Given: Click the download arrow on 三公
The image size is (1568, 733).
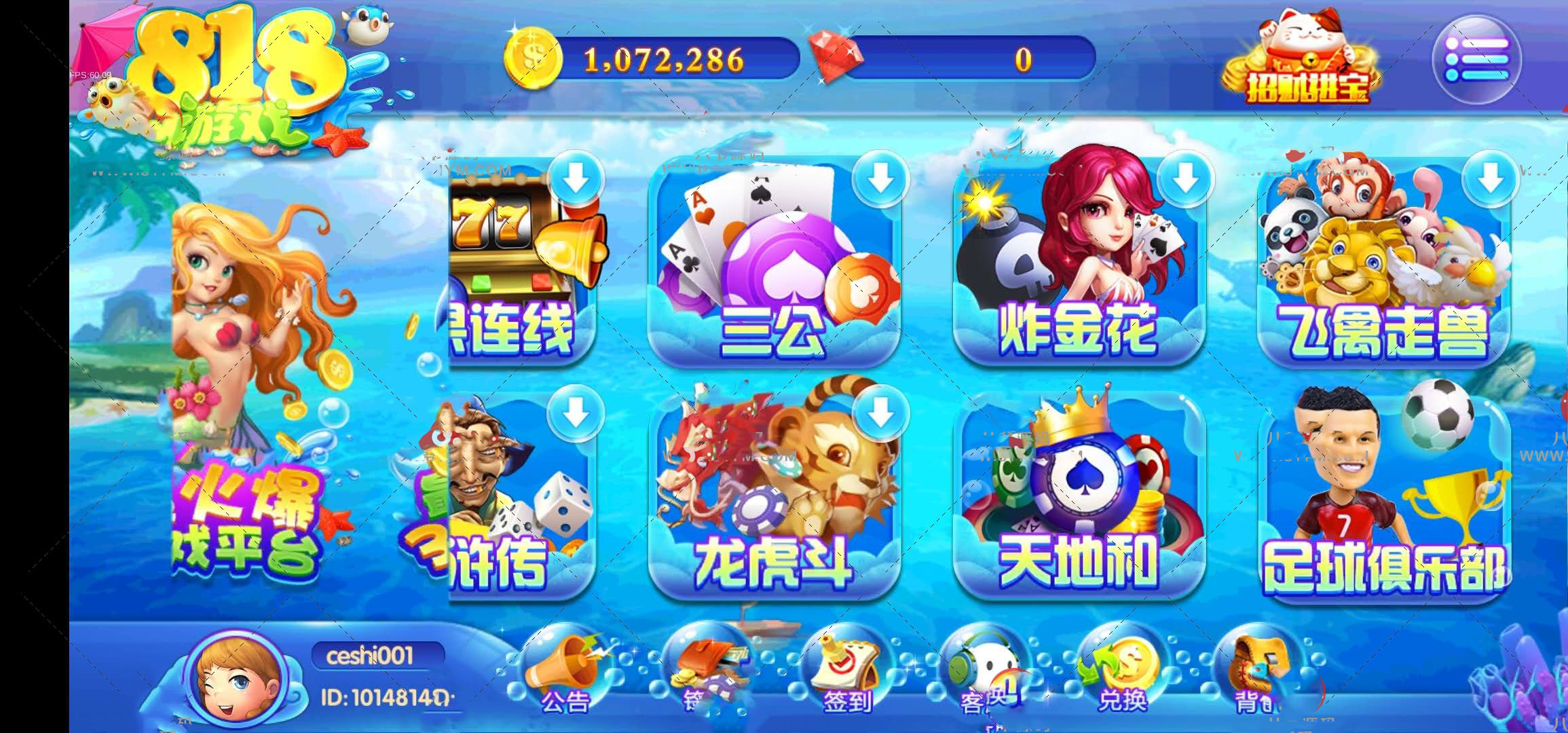Looking at the screenshot, I should 880,179.
